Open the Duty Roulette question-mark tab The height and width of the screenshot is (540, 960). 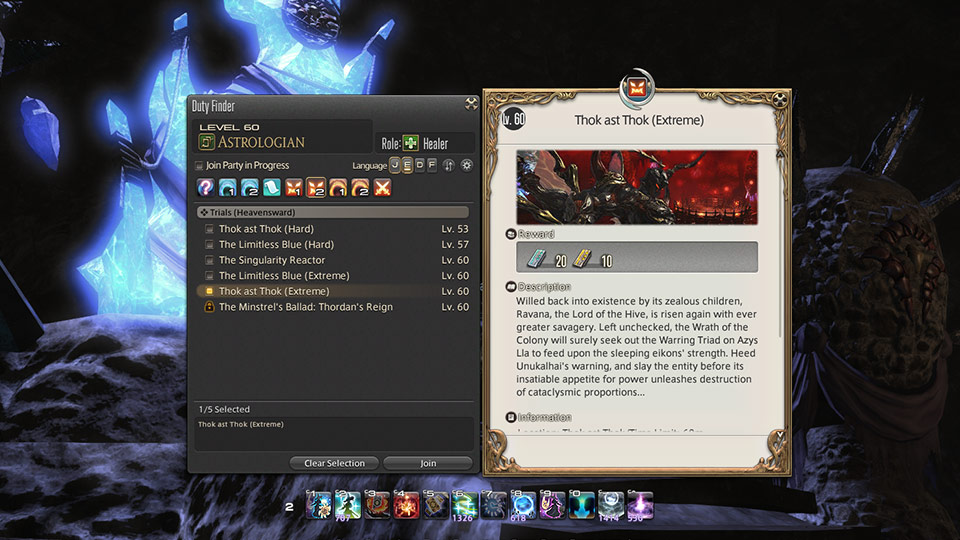[205, 188]
